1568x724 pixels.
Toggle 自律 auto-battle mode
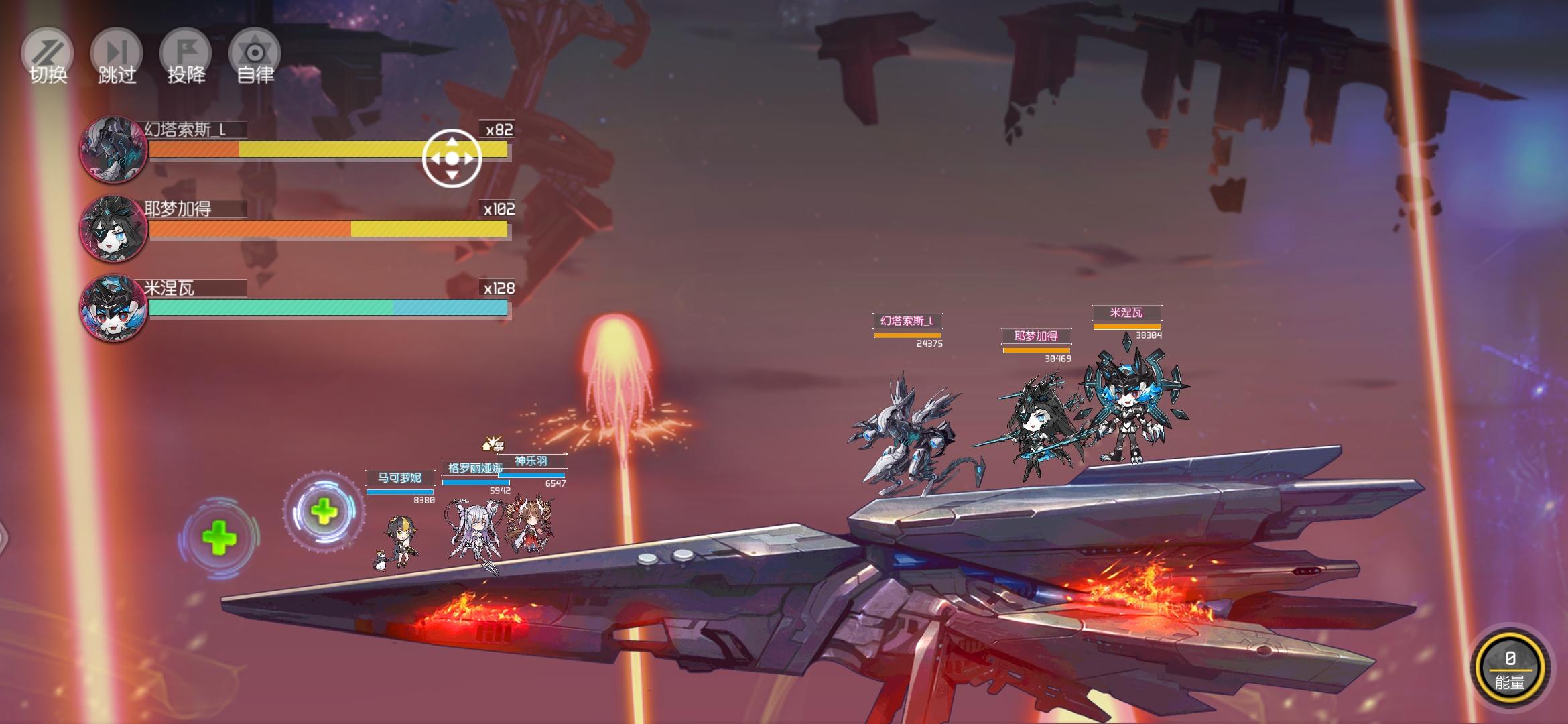(x=255, y=57)
